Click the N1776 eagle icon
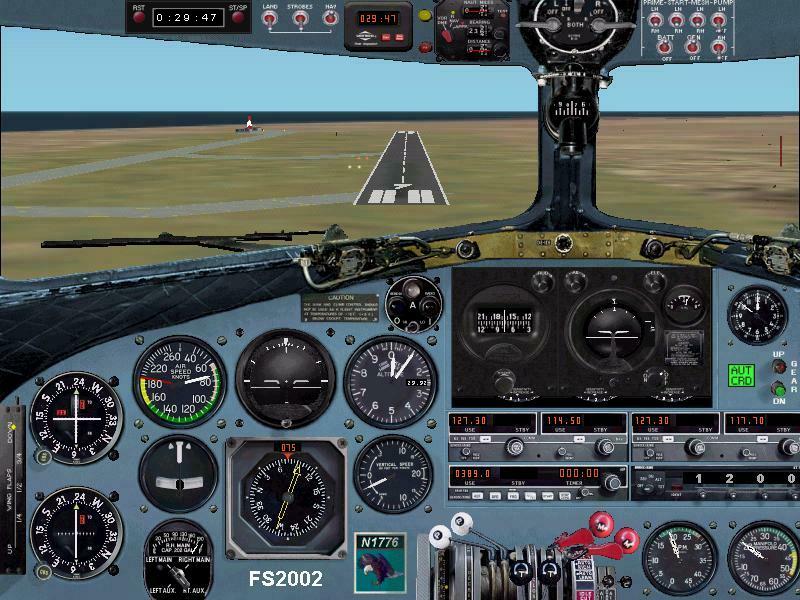Viewport: 800px width, 600px height. click(379, 560)
